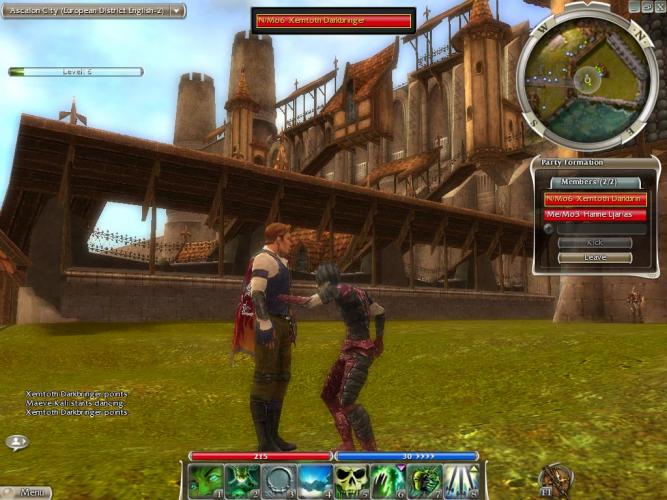Image resolution: width=667 pixels, height=500 pixels.
Task: Open the Ascalon City district dropdown
Action: click(178, 10)
